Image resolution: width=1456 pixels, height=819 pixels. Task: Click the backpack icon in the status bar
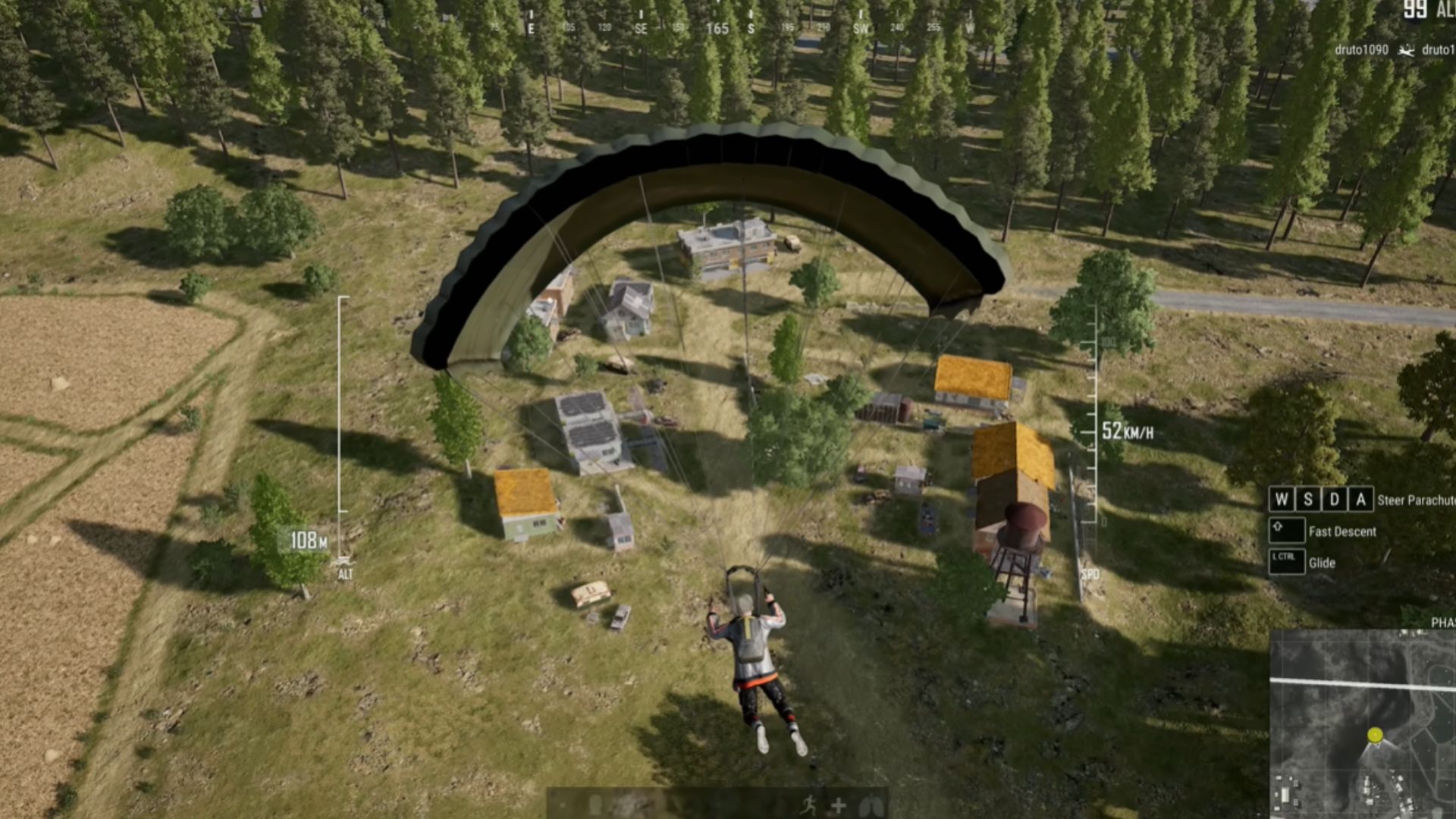(595, 805)
